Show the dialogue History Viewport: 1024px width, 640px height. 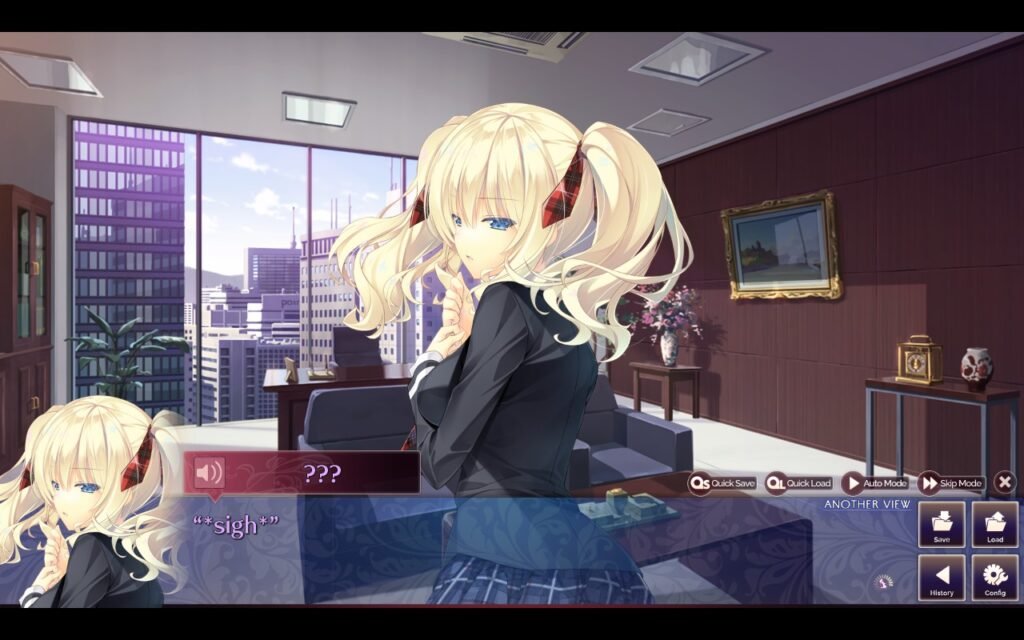point(941,578)
